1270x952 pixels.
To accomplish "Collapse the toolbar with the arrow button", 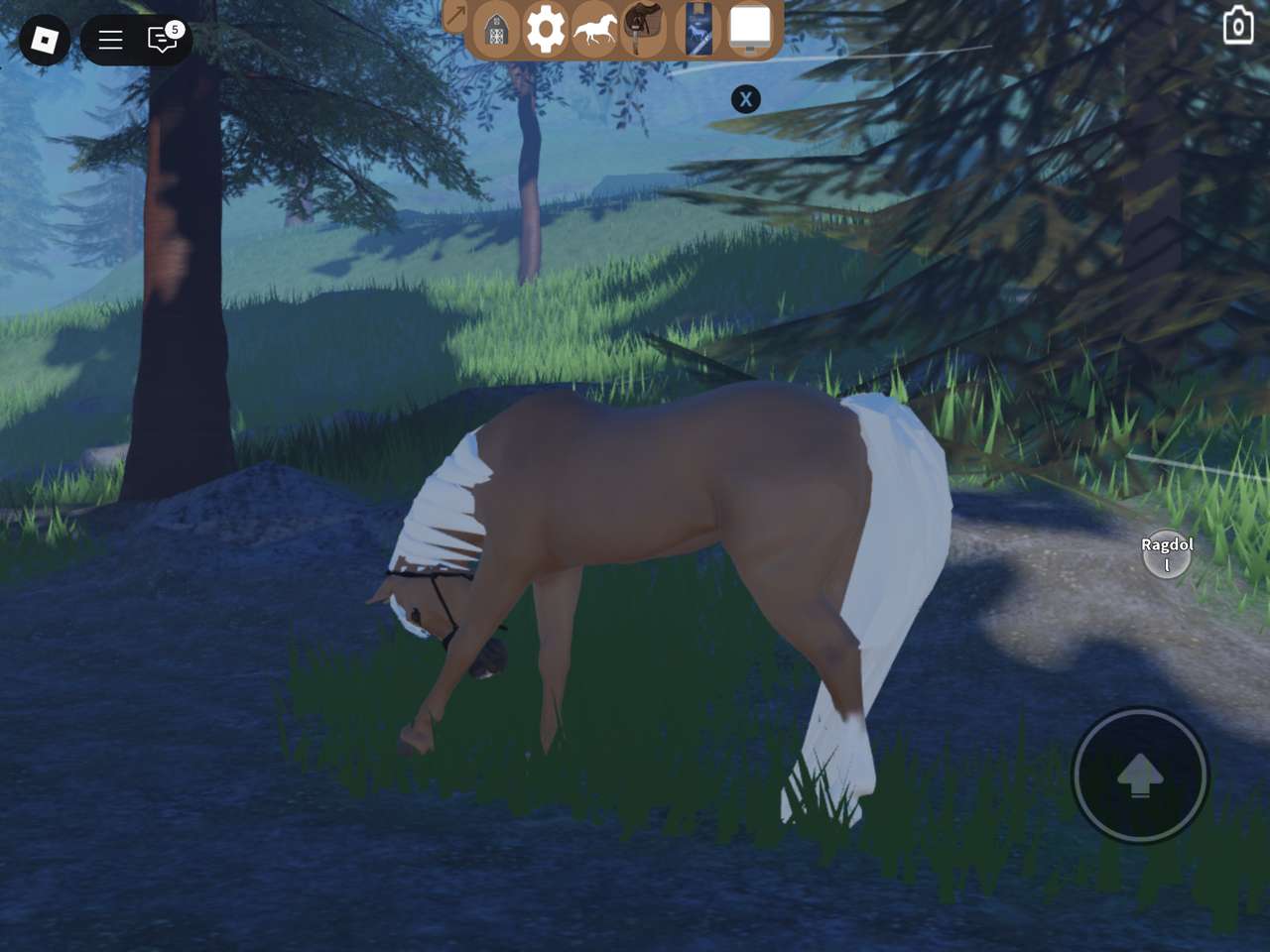I will [455, 15].
